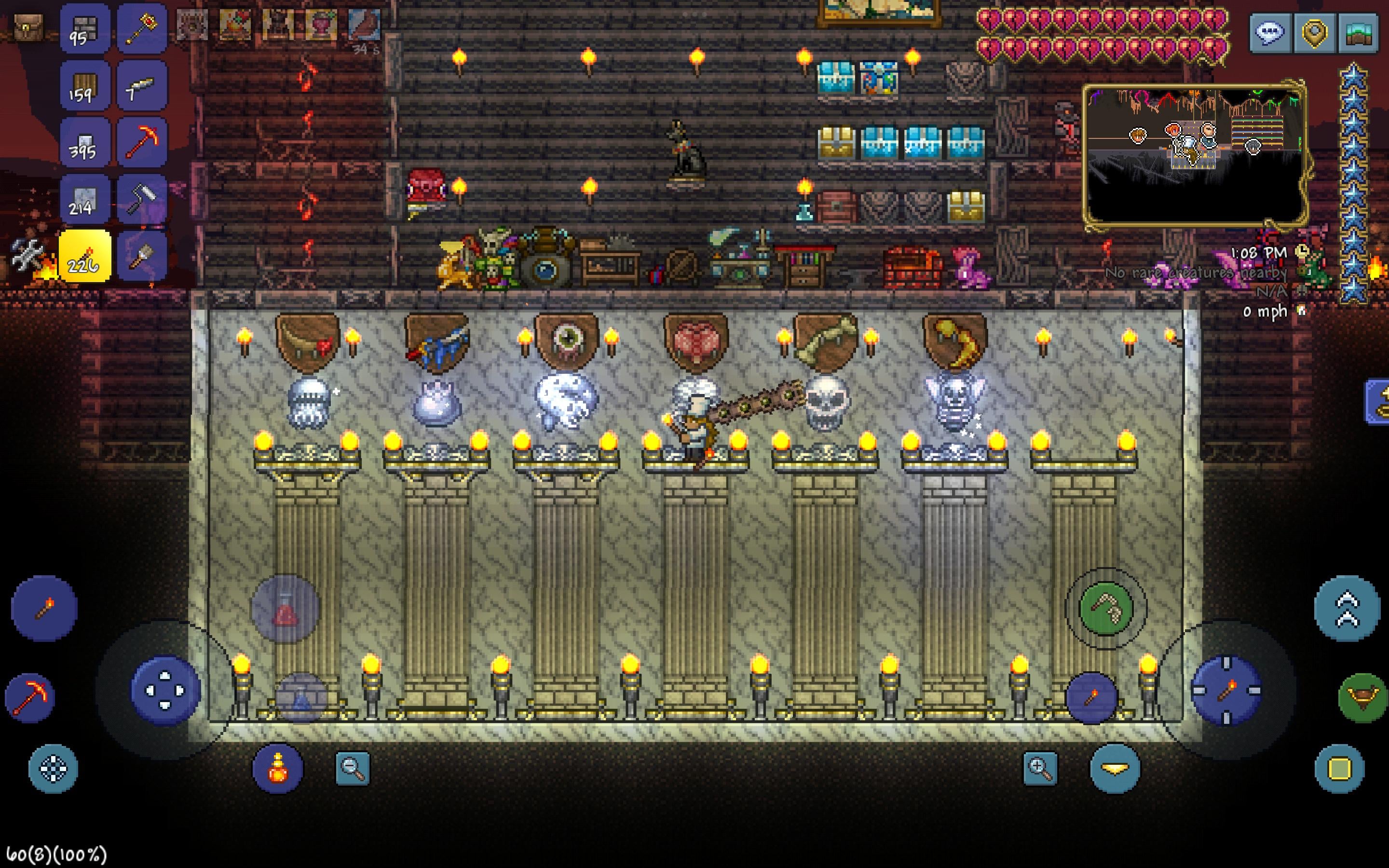Viewport: 1389px width, 868px height.
Task: Use the orange quick buff potion button
Action: pyautogui.click(x=278, y=768)
